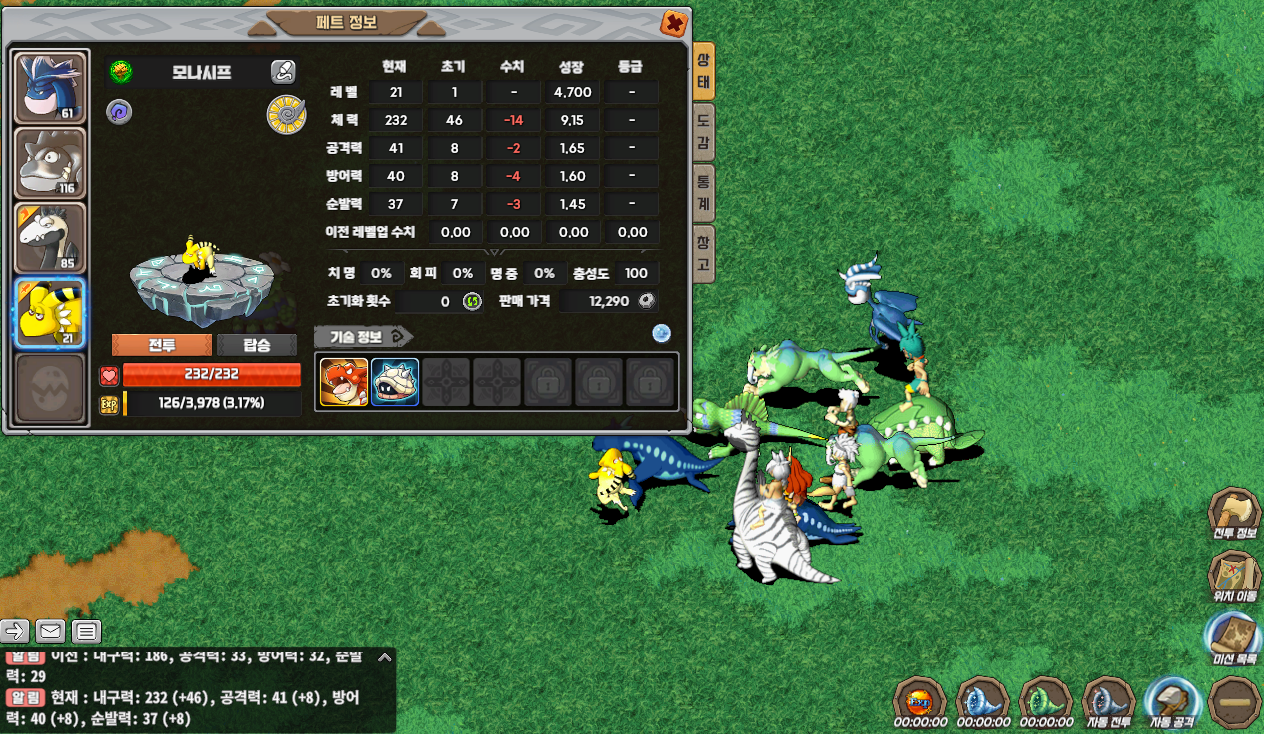Rename pet with the pencil edit icon
This screenshot has width=1264, height=734.
click(x=283, y=71)
